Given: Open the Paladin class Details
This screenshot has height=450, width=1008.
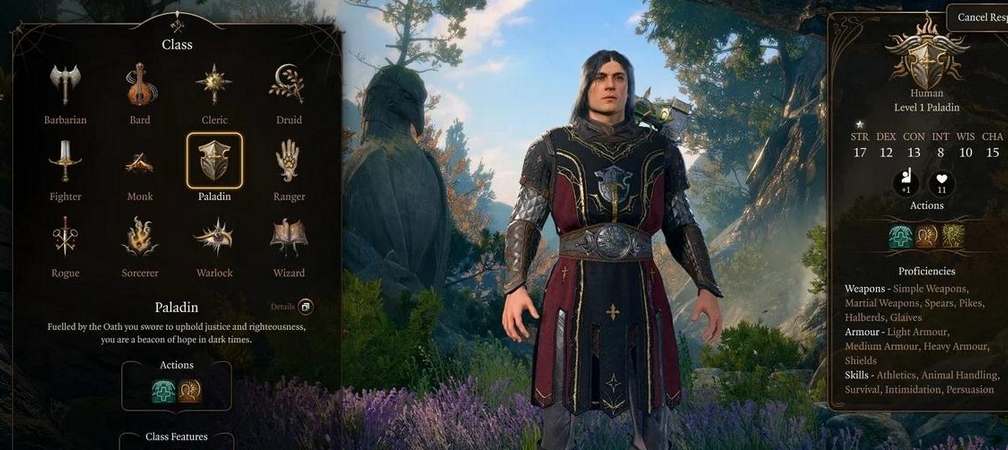Looking at the screenshot, I should coord(305,307).
